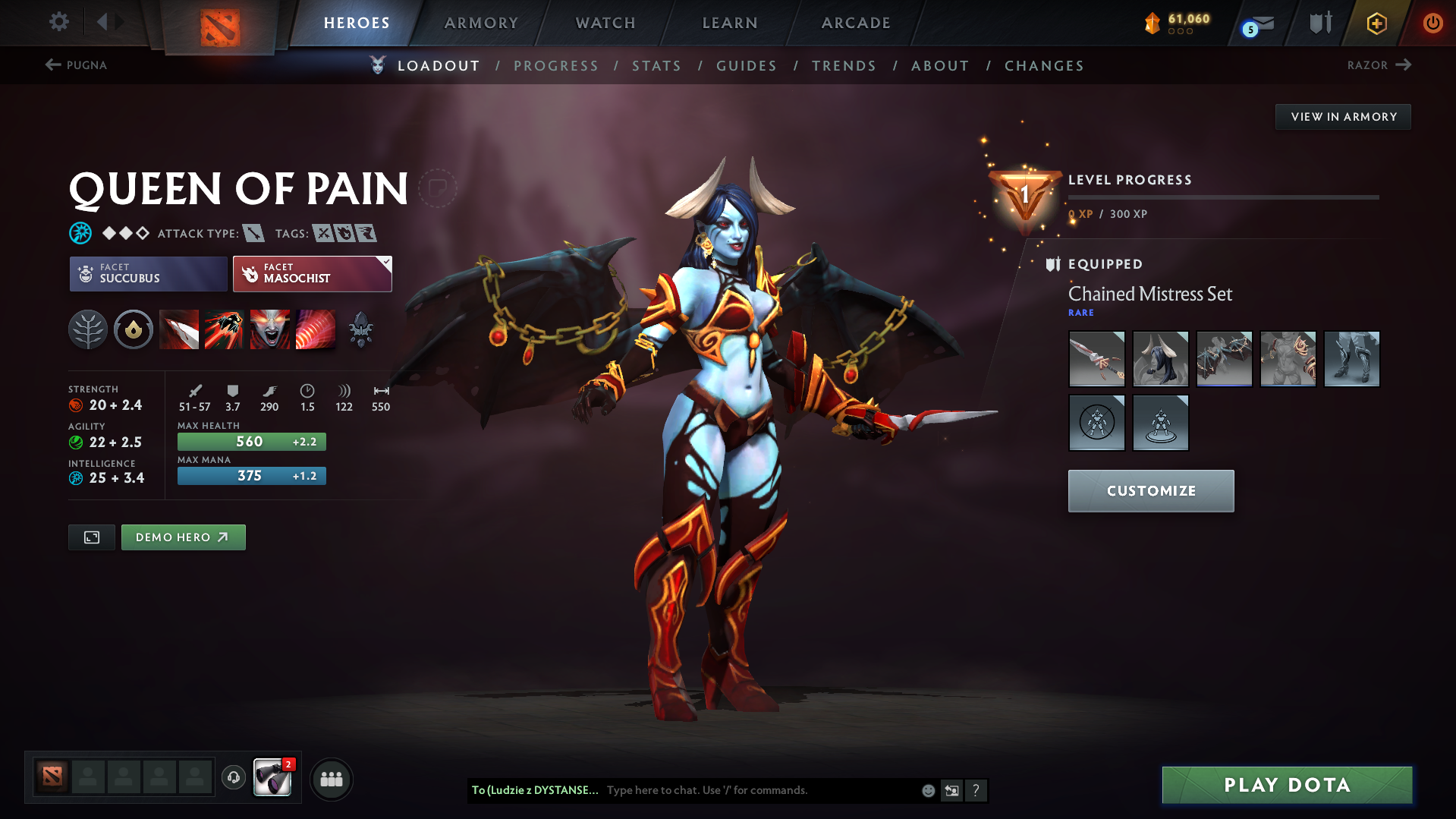
Task: Open the friends list icon near the chat
Action: (332, 779)
